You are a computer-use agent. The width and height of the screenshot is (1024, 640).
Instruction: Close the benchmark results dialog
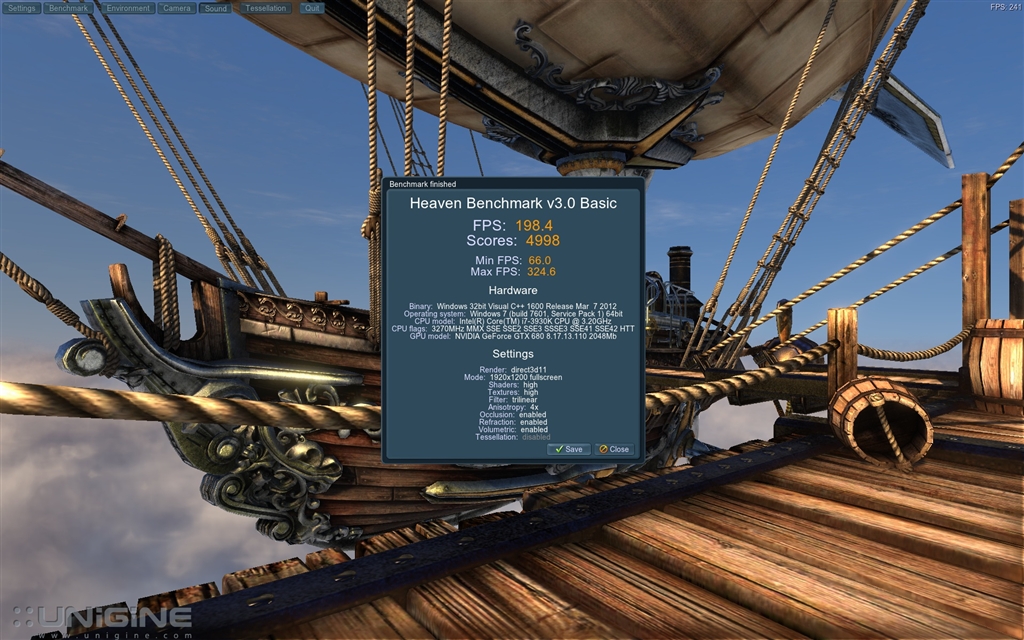[x=615, y=449]
